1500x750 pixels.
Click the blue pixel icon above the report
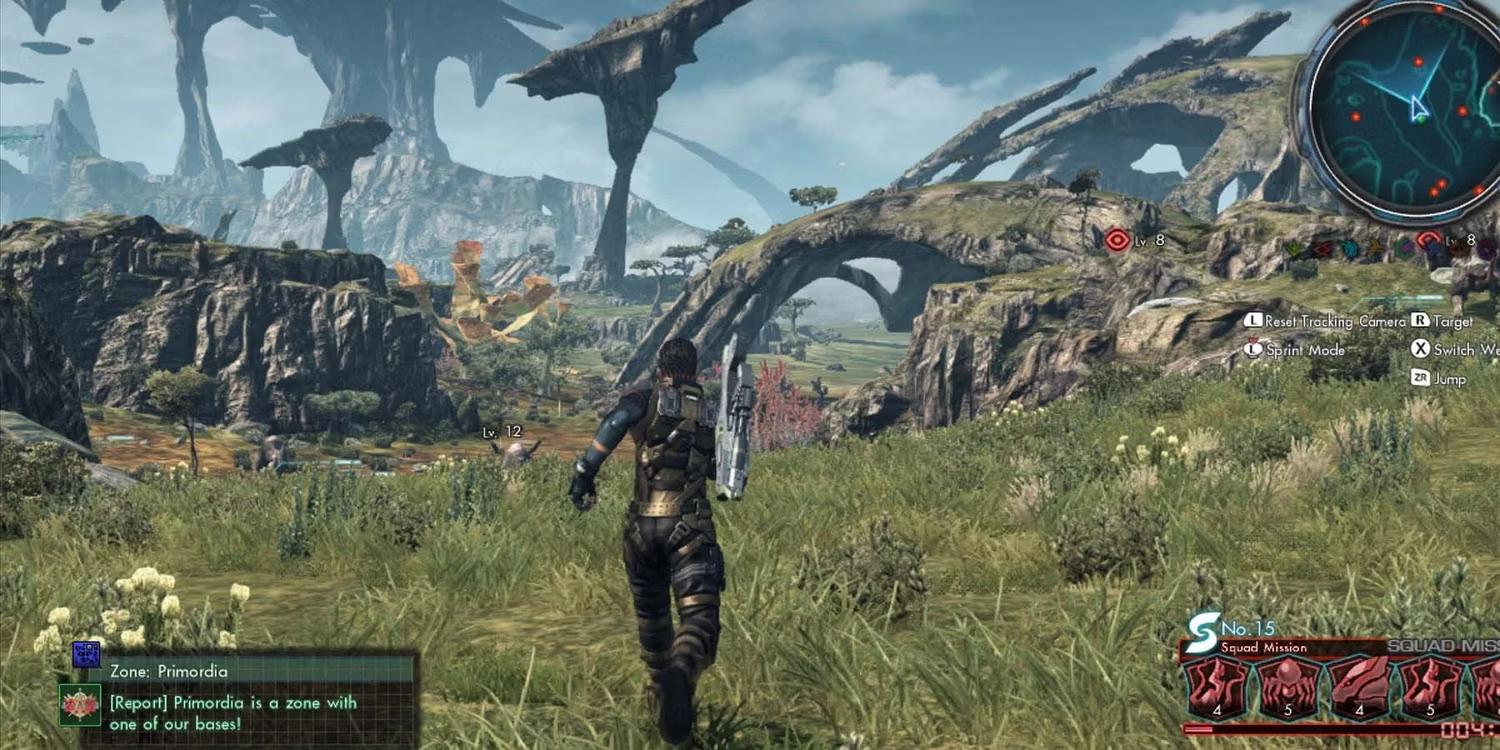(x=87, y=655)
